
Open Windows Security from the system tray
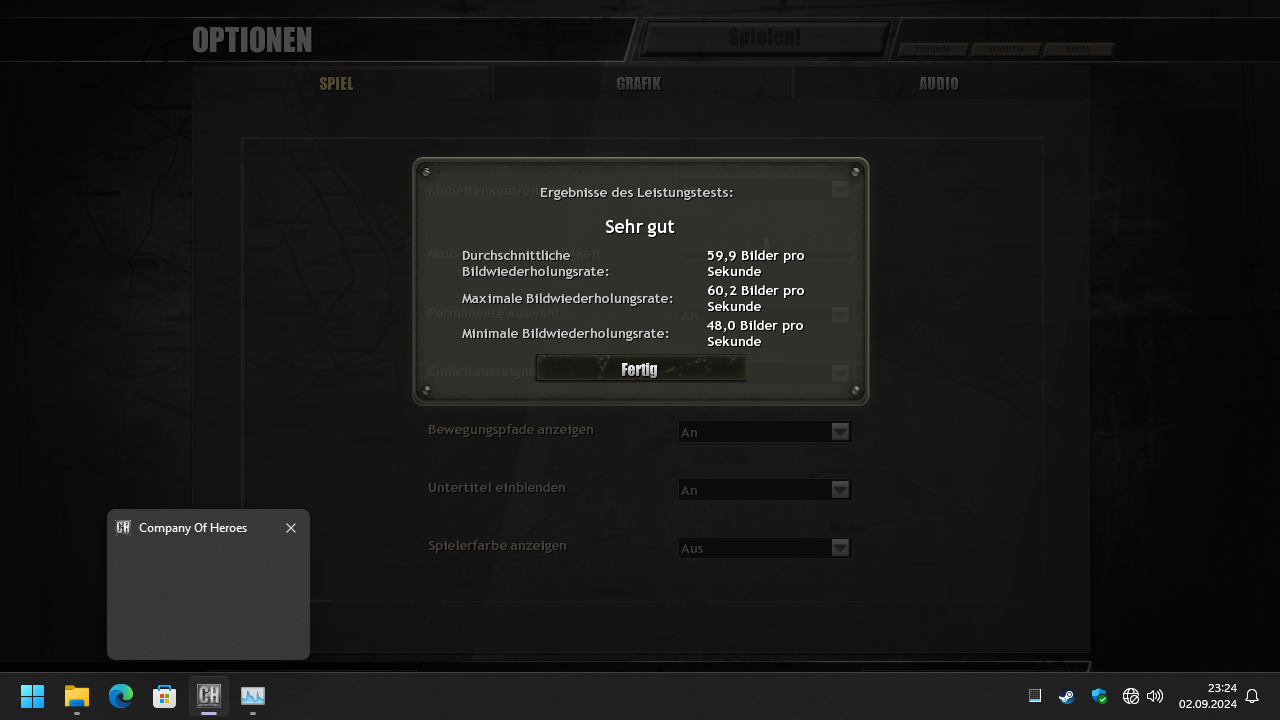click(1099, 696)
